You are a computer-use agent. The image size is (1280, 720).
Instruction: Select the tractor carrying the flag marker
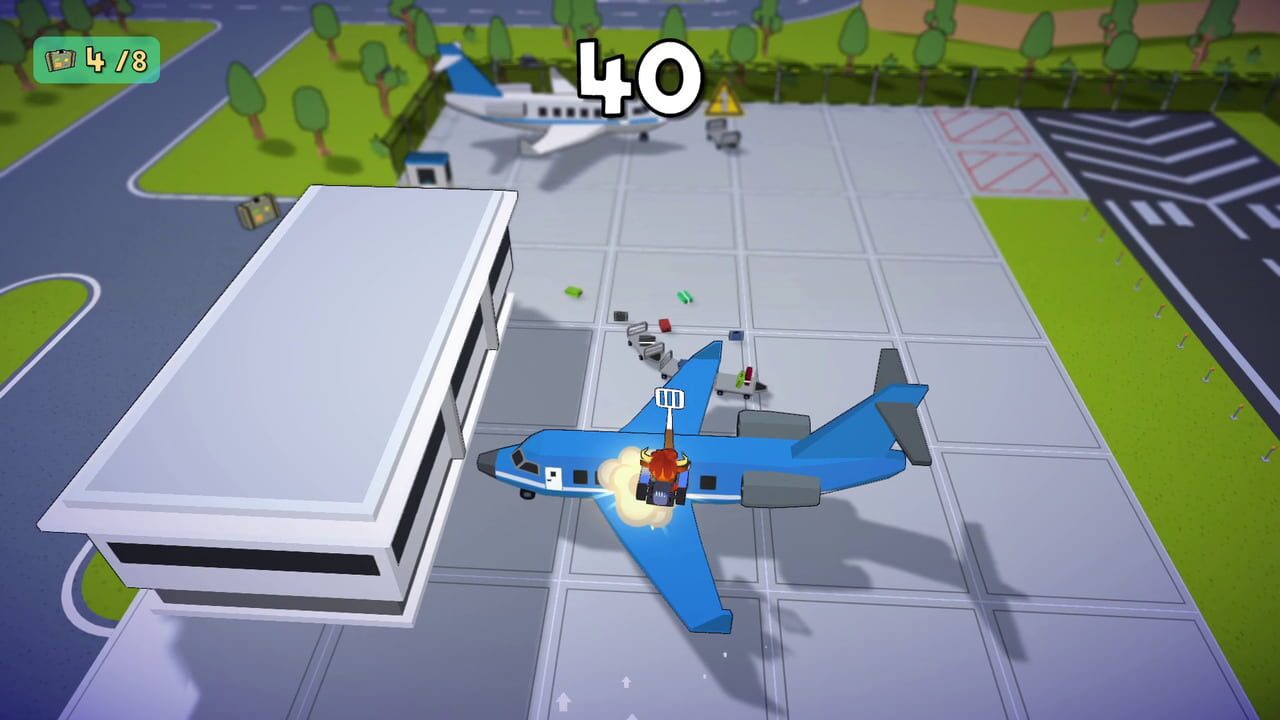coord(660,480)
